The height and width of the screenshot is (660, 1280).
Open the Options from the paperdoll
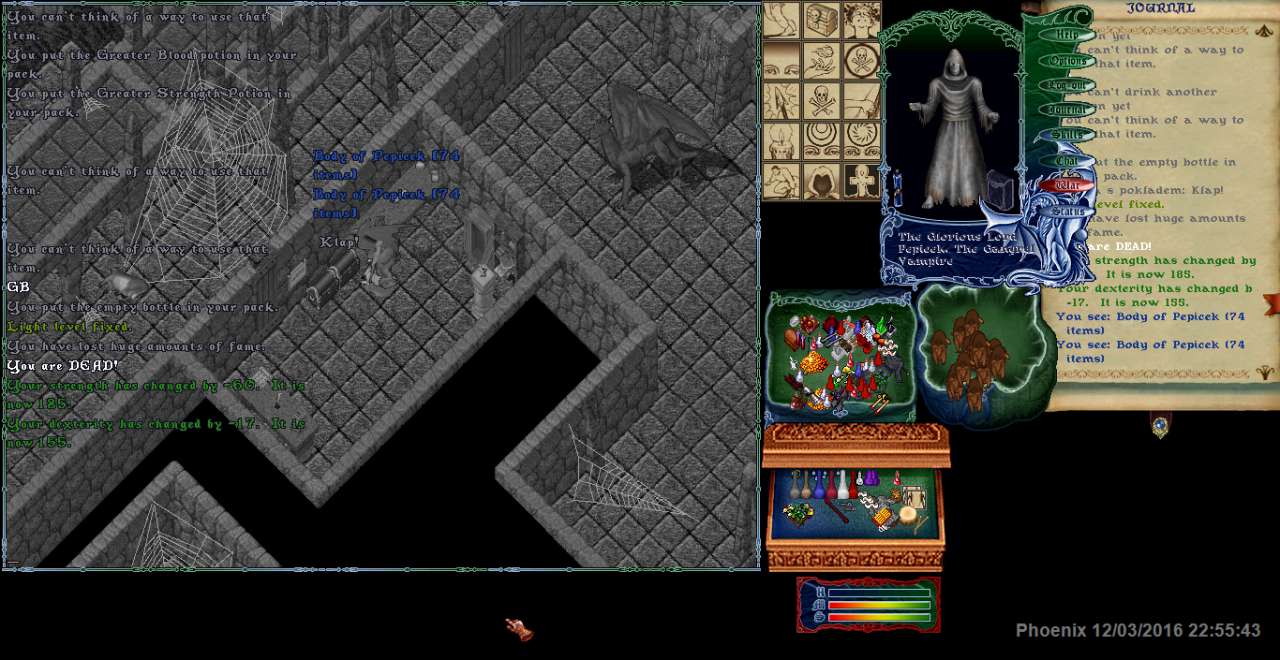pos(1067,61)
